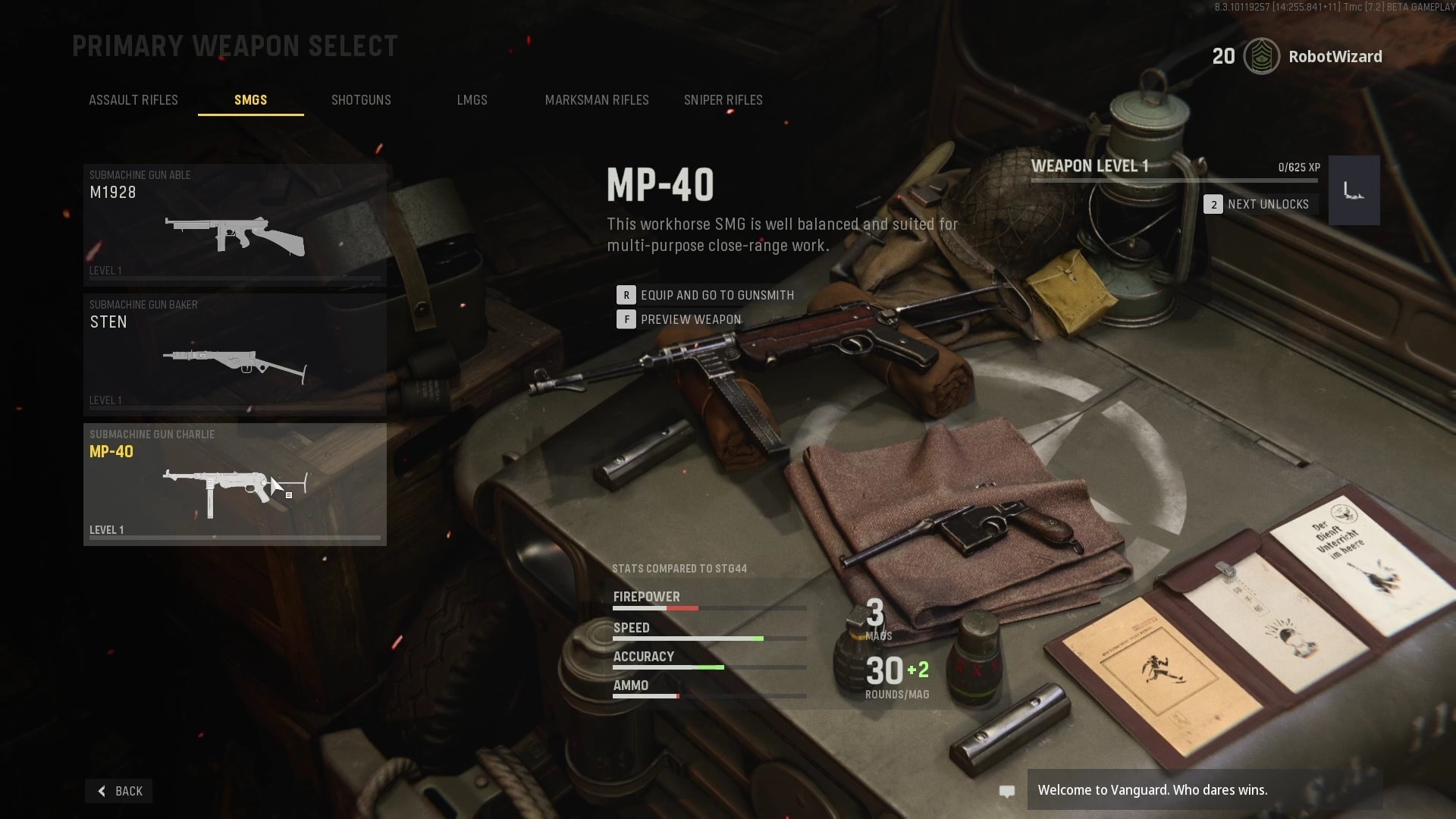This screenshot has width=1456, height=819.
Task: Open the Sniper Rifles tab
Action: pyautogui.click(x=723, y=100)
